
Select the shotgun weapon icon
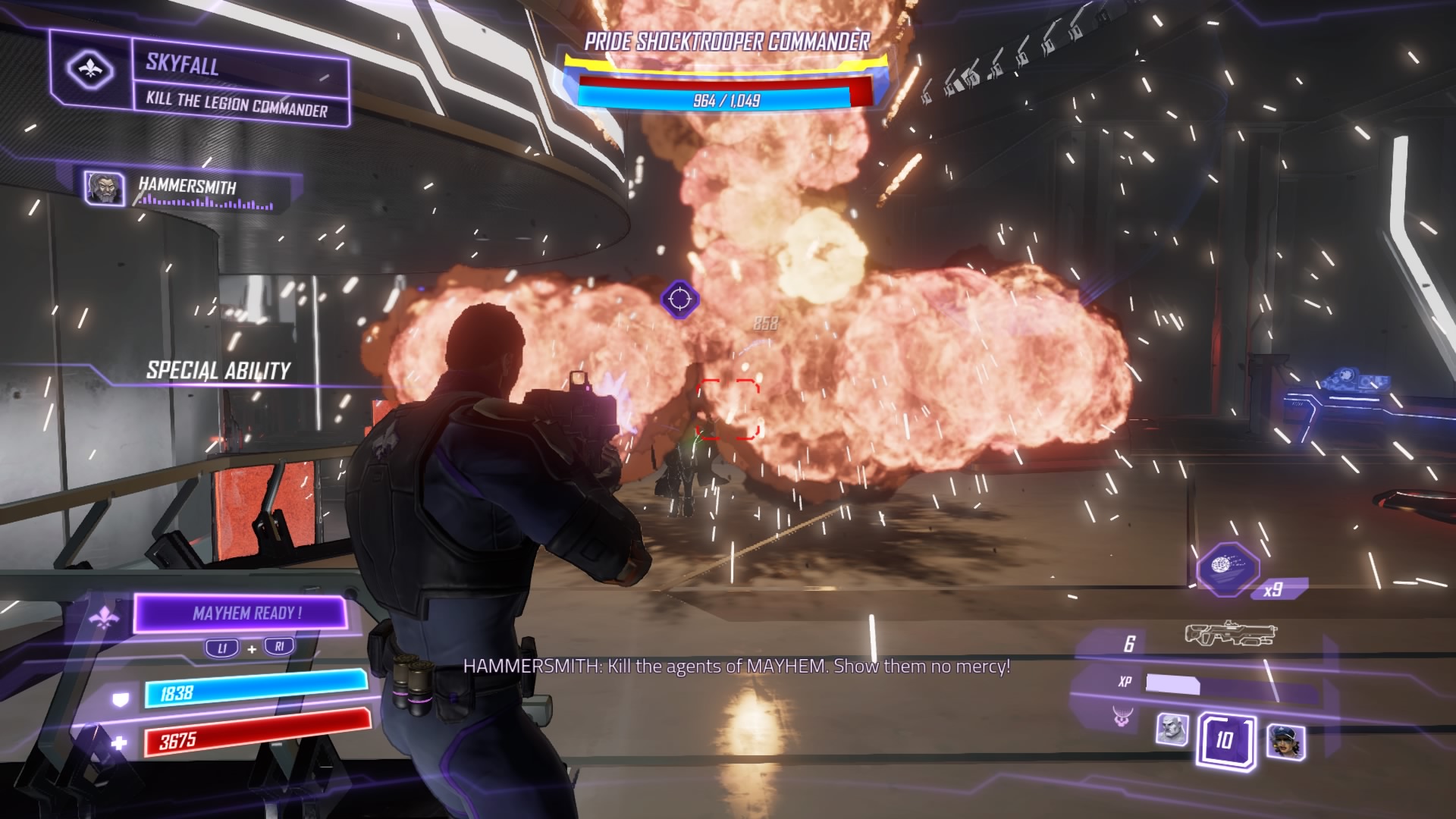[x=1230, y=634]
